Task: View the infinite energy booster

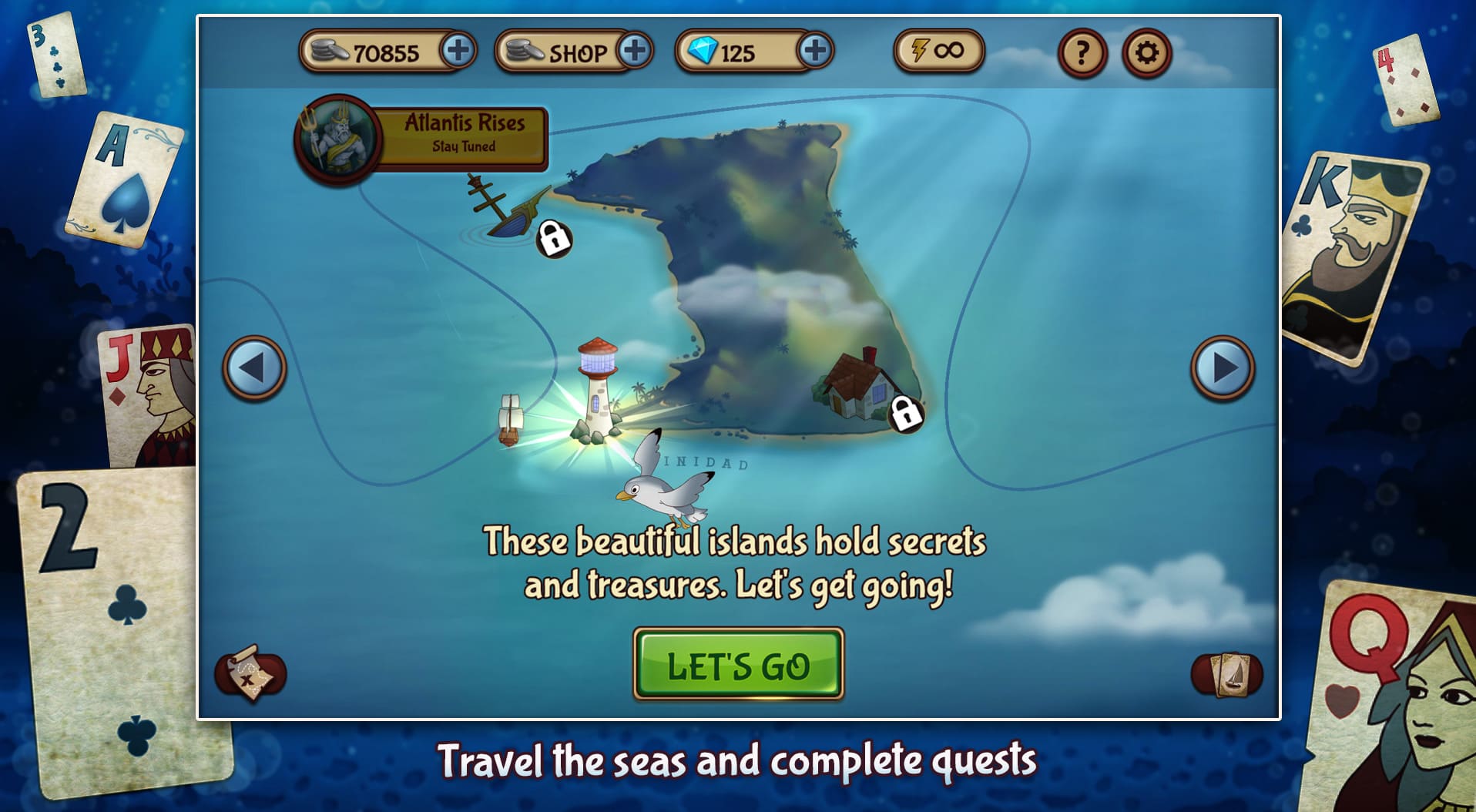Action: tap(938, 52)
